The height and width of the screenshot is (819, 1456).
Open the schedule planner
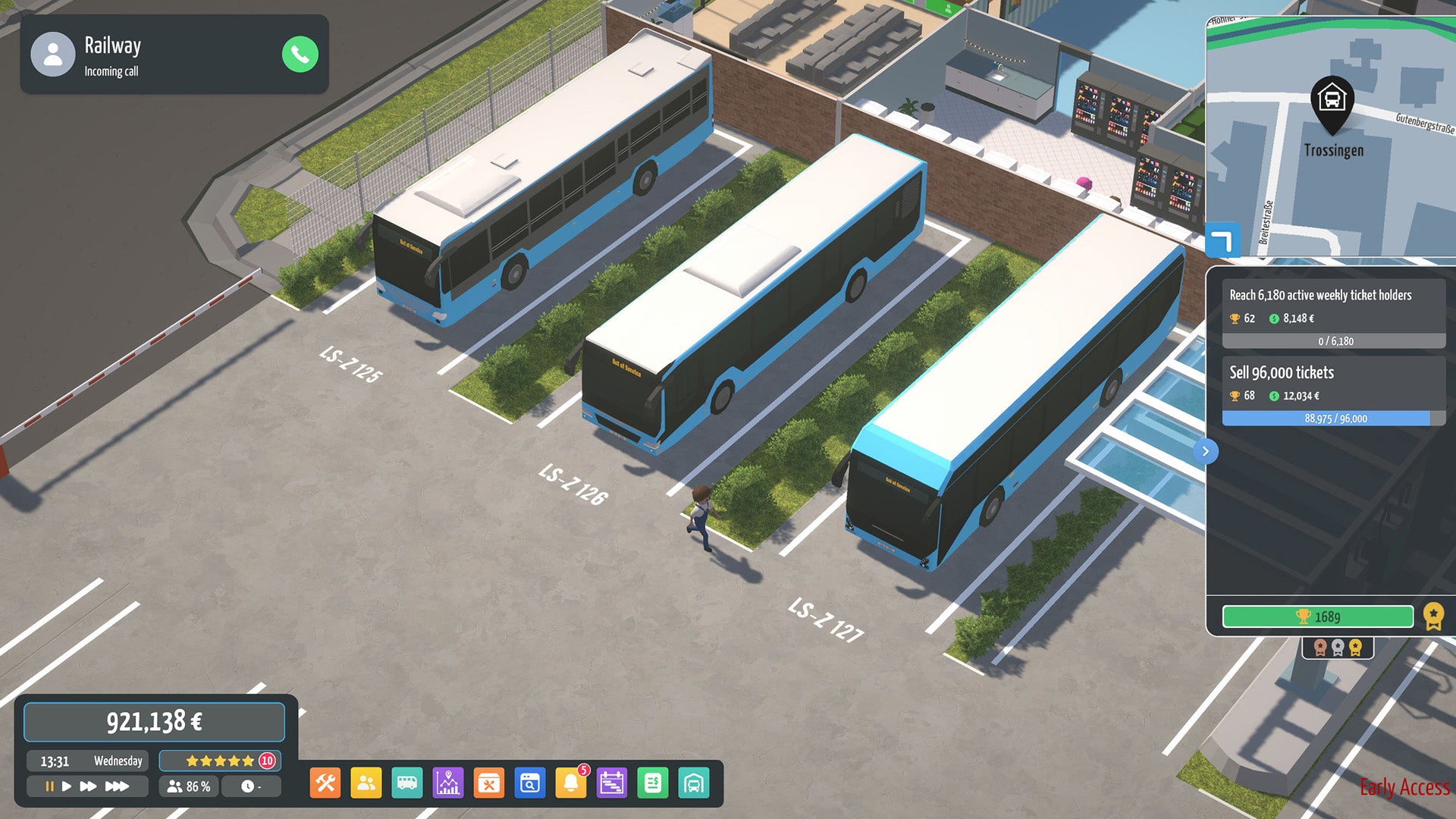(613, 783)
